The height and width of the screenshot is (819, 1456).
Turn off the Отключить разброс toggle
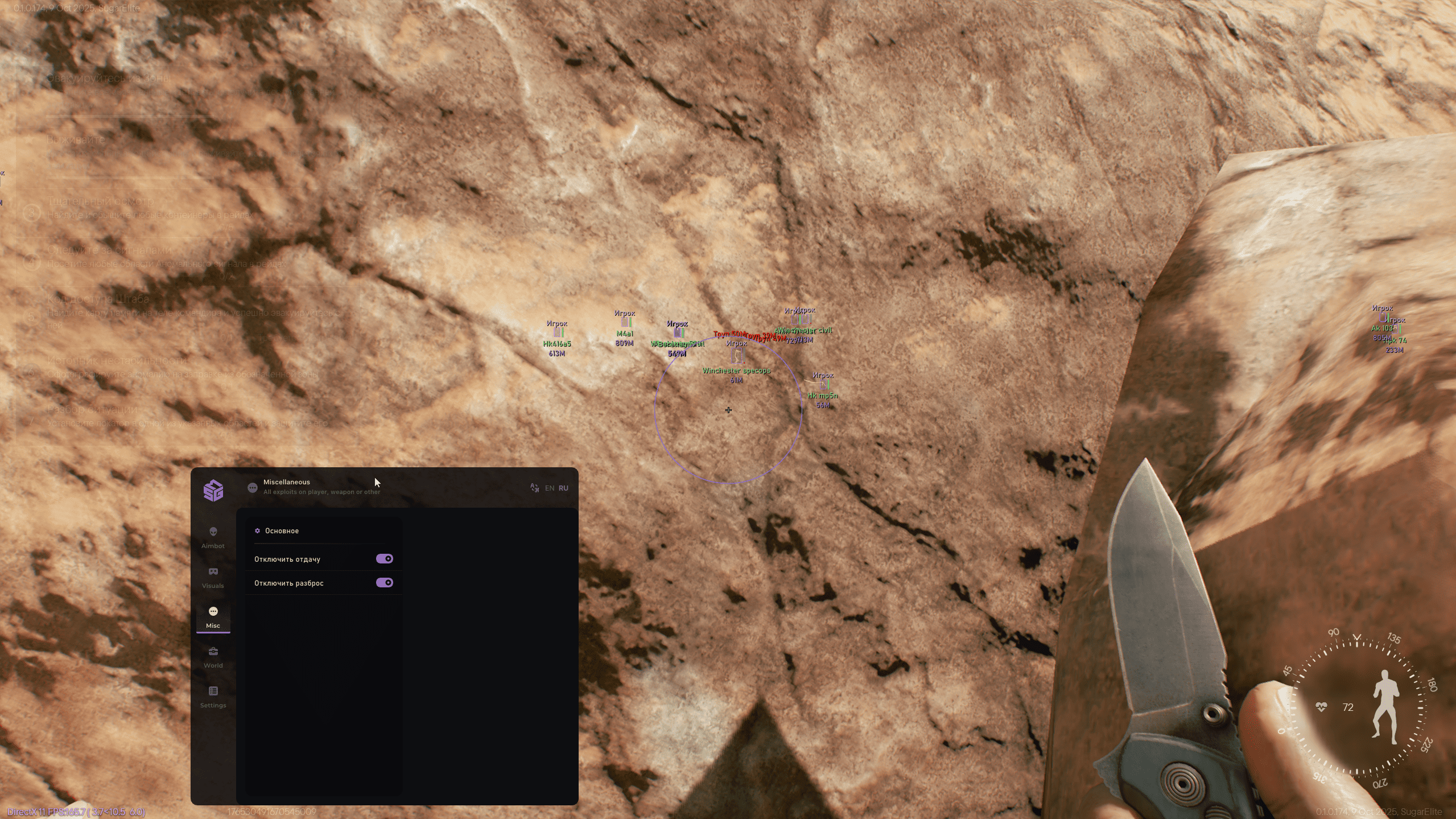tap(385, 582)
